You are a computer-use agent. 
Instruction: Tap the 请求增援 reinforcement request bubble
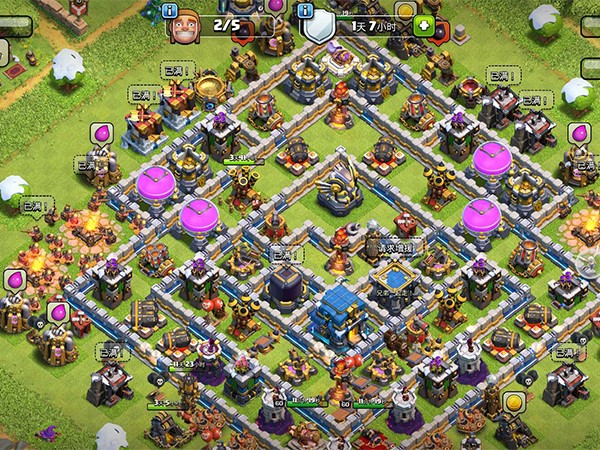click(x=393, y=247)
